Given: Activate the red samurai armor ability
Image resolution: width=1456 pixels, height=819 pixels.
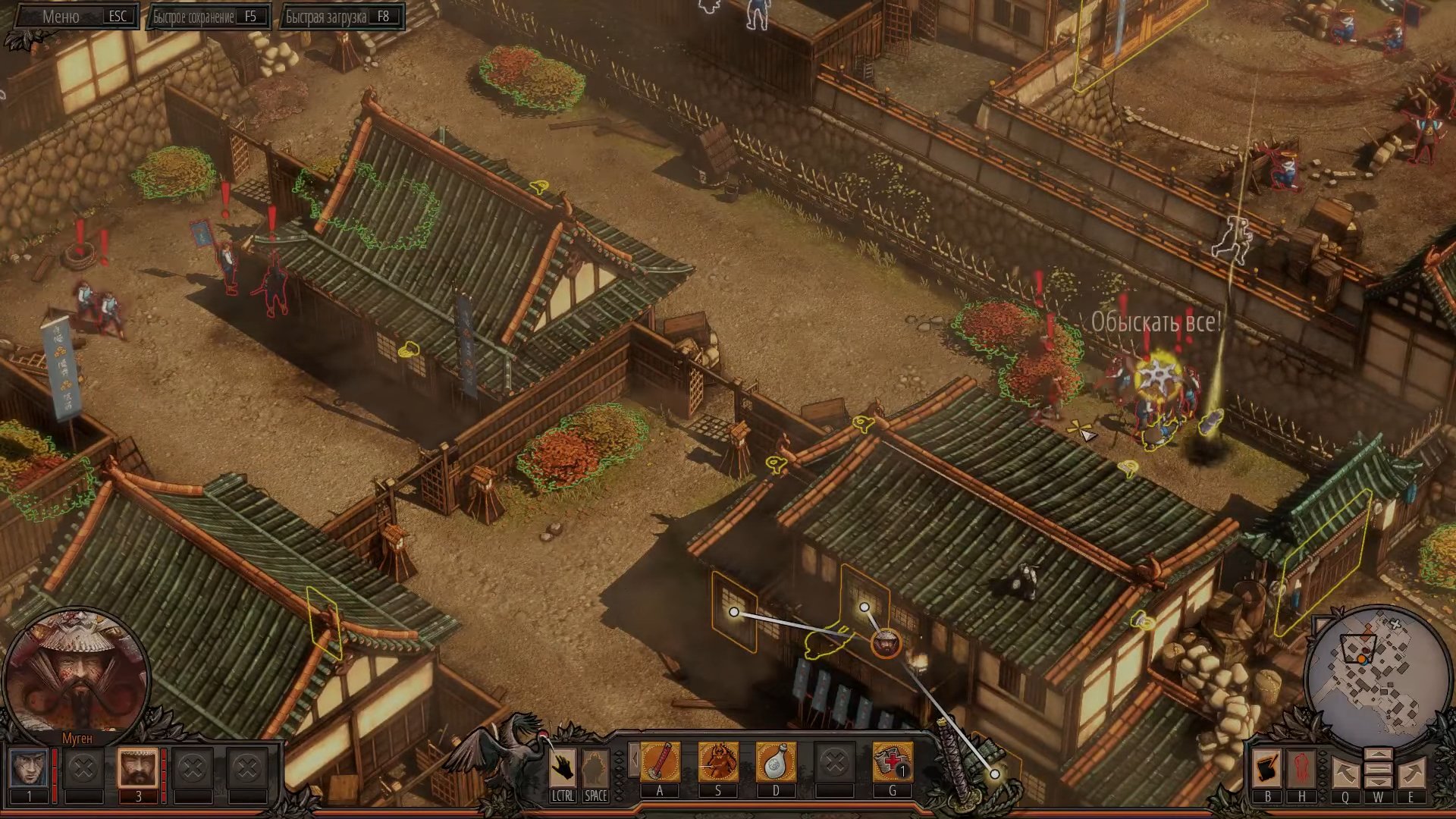Looking at the screenshot, I should coord(717,762).
